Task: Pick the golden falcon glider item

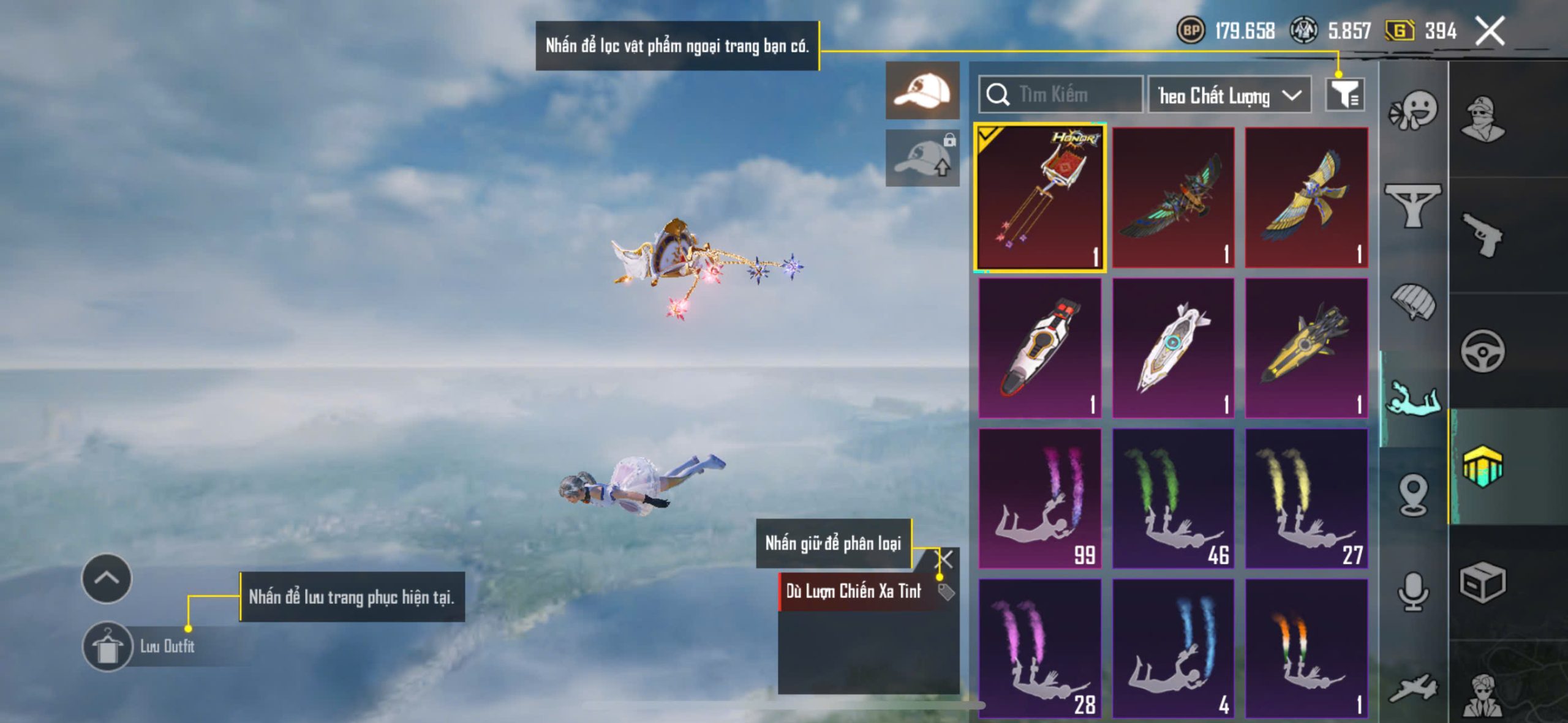Action: [x=1306, y=197]
